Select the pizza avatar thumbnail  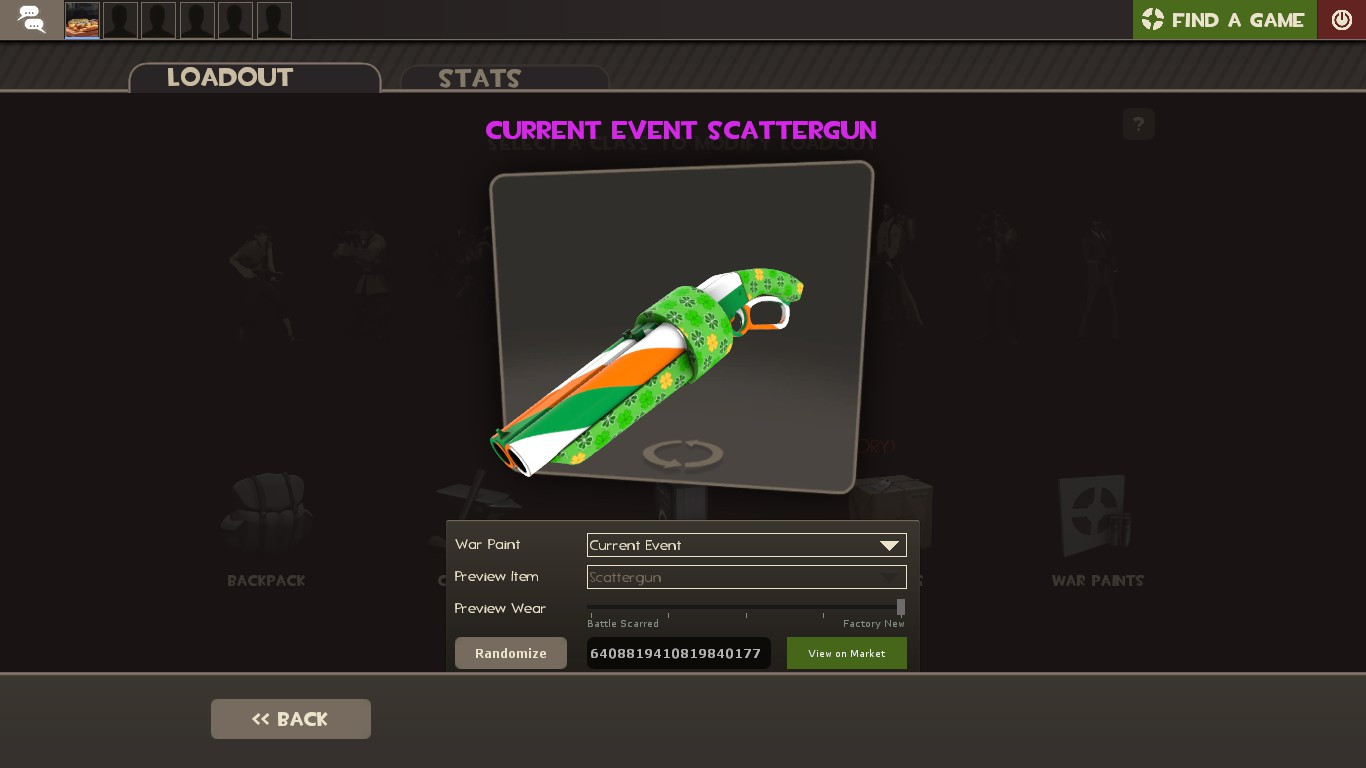coord(81,20)
